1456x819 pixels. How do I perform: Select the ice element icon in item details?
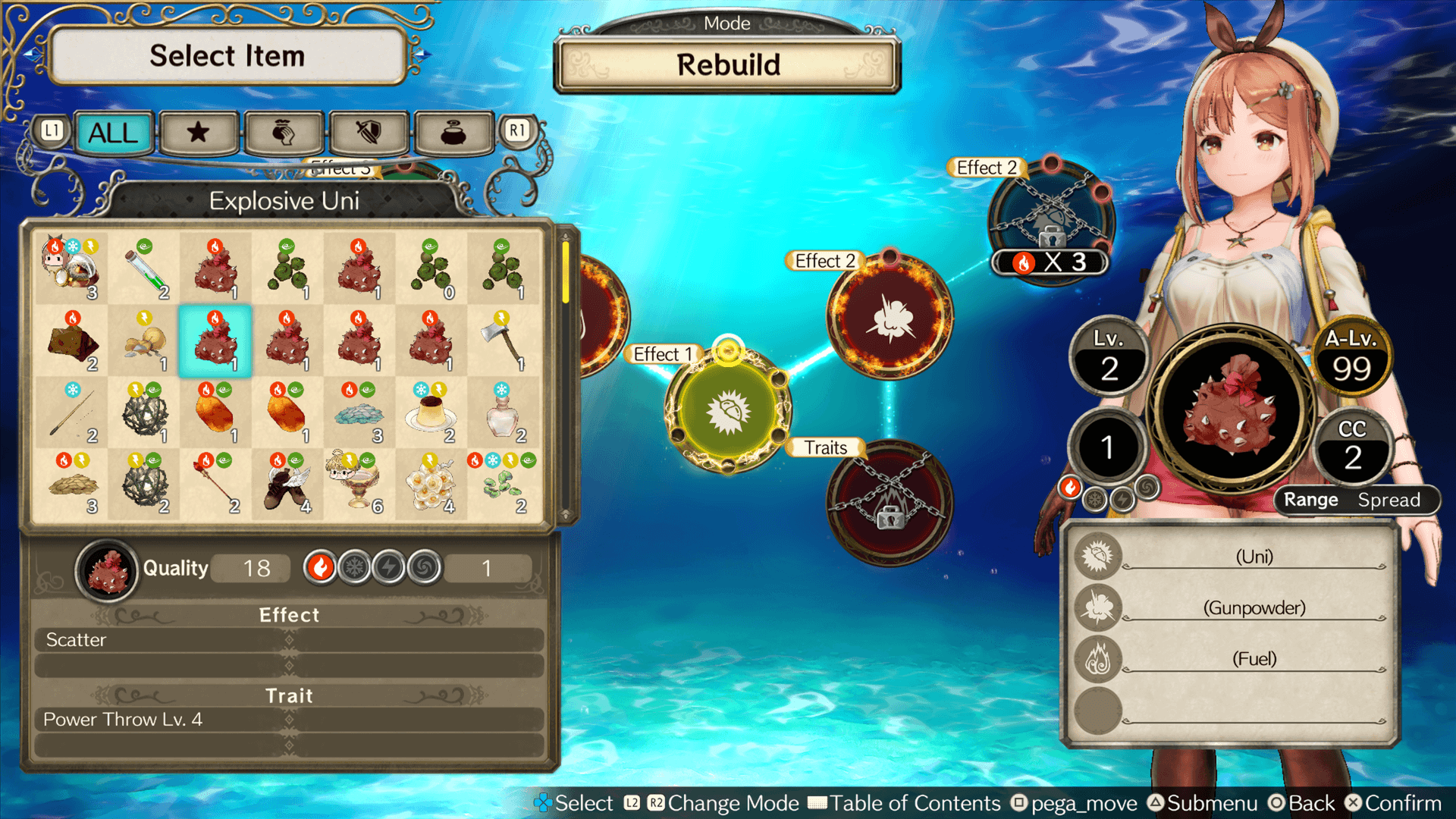tap(356, 567)
